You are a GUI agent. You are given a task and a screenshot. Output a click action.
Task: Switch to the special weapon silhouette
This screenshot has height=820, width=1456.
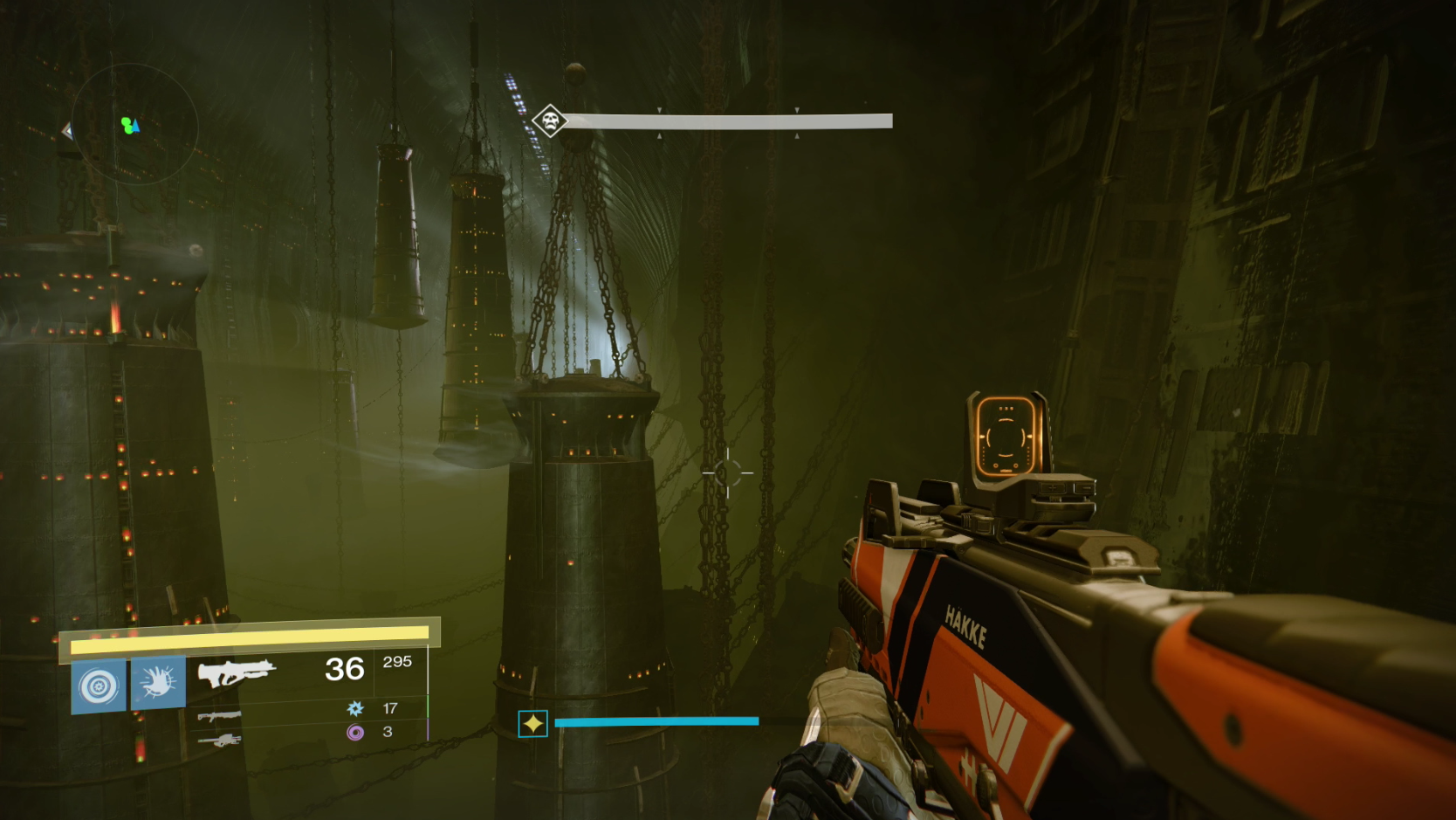point(219,716)
